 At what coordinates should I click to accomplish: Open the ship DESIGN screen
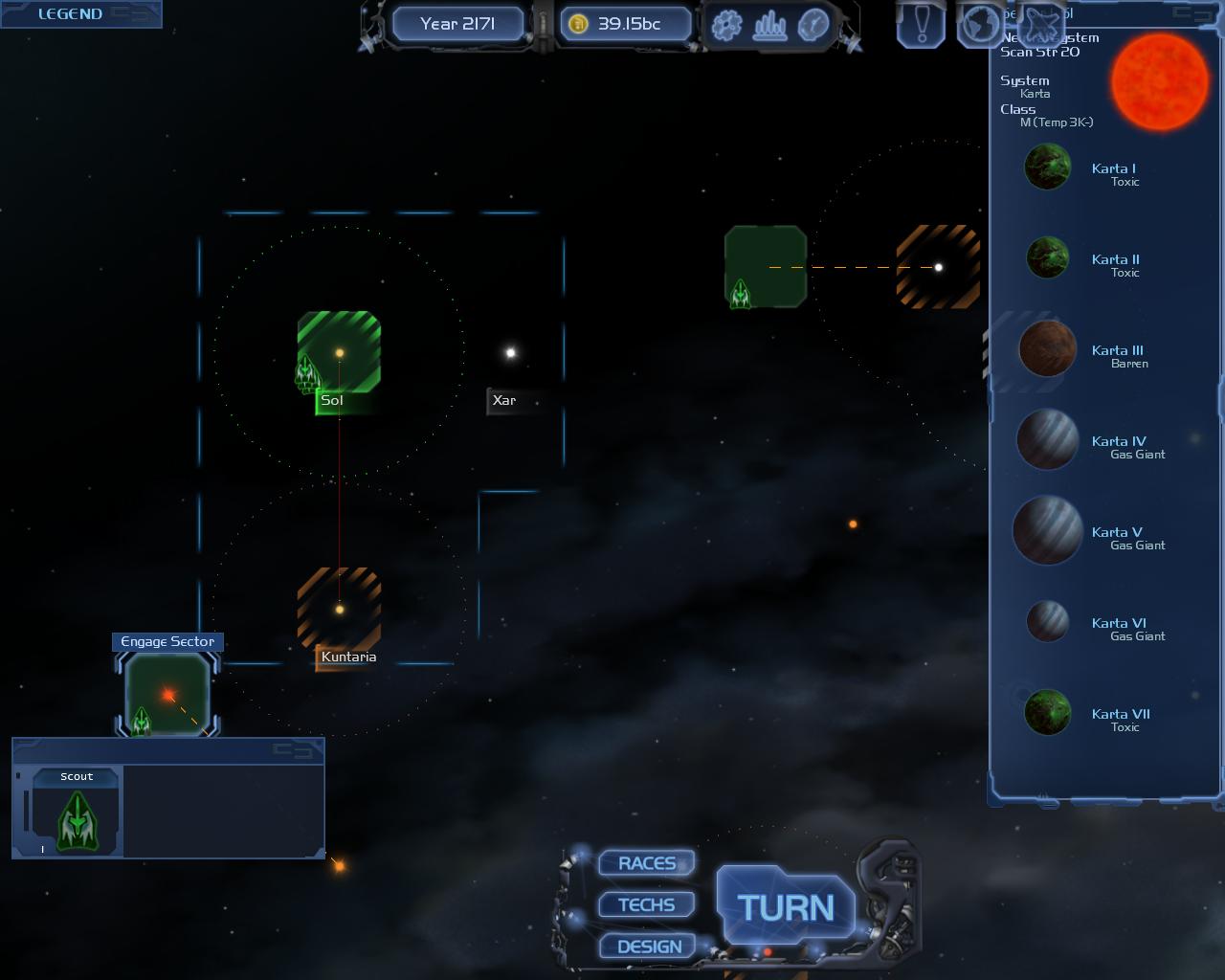[649, 947]
